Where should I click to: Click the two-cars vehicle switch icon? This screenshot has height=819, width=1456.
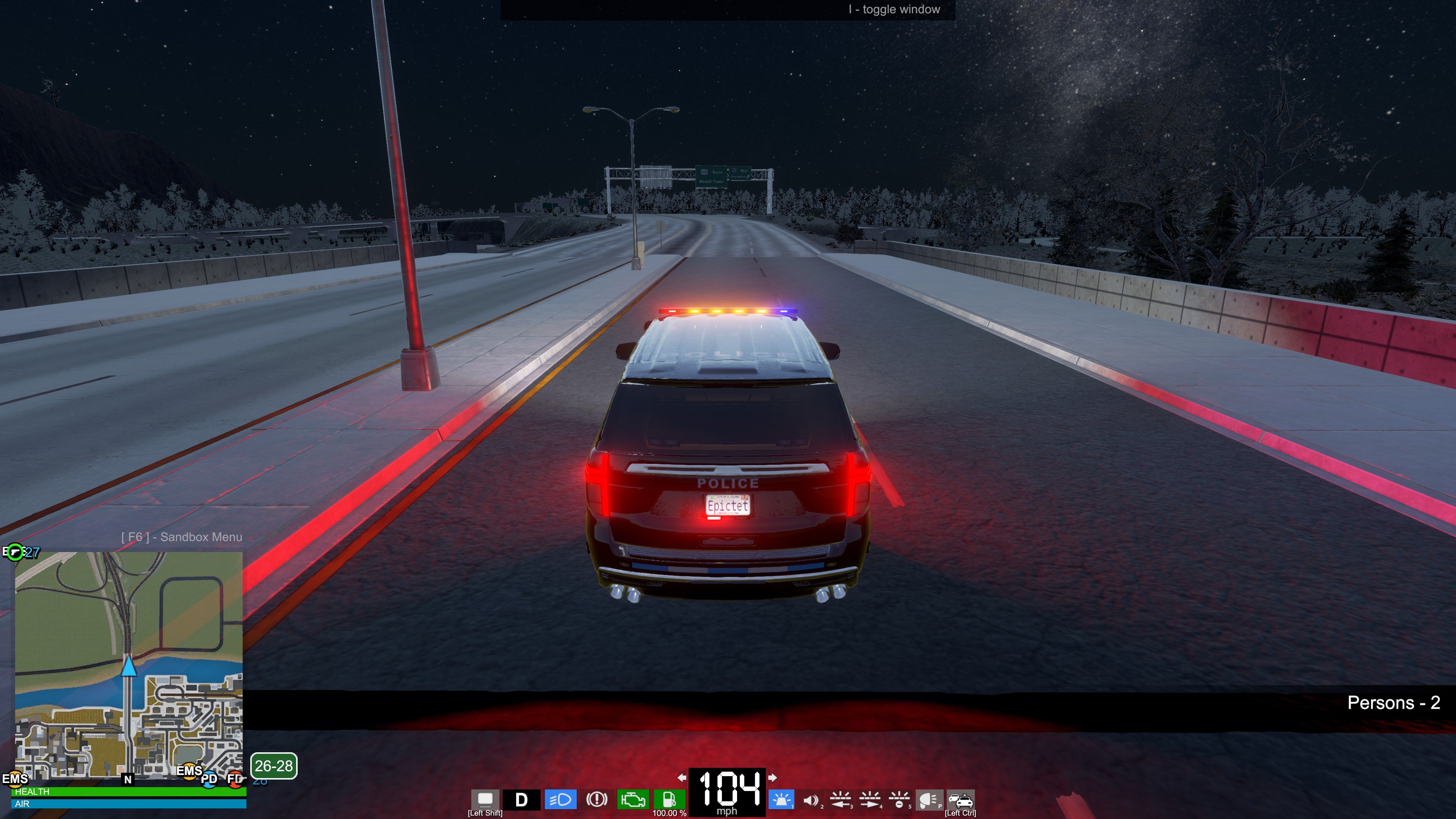point(960,800)
